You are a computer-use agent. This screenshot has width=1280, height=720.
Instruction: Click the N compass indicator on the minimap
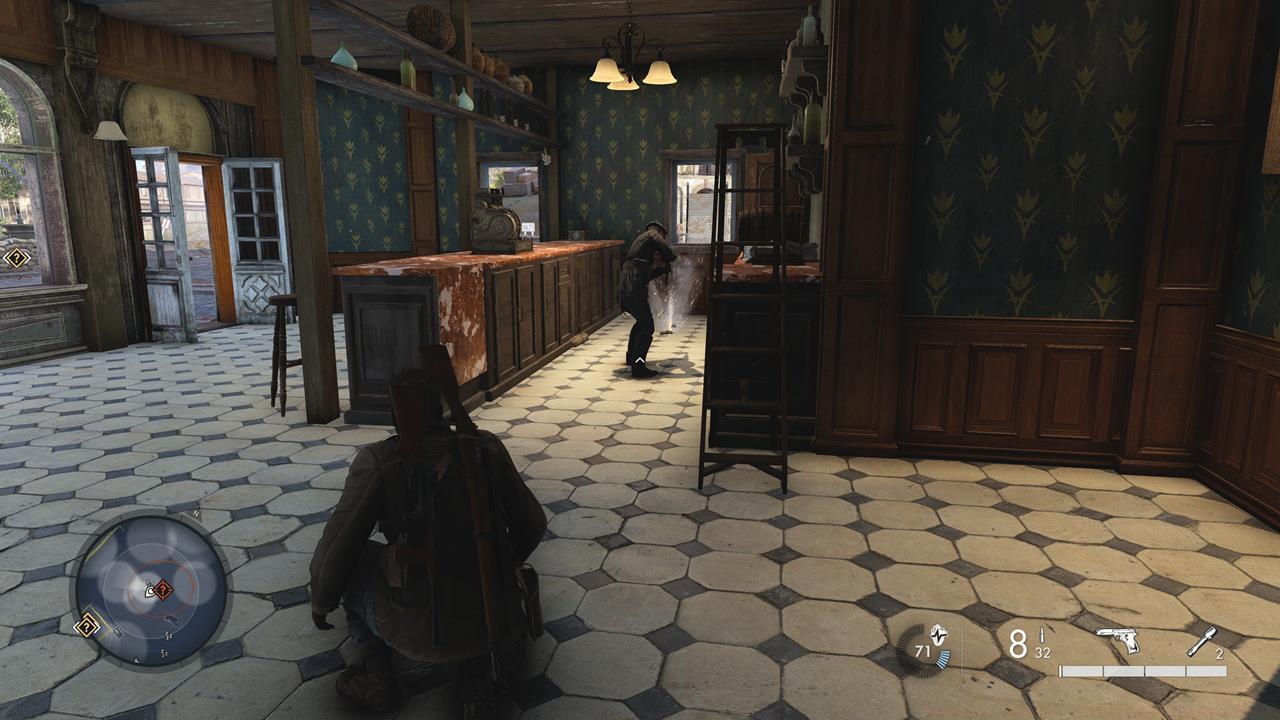click(195, 512)
